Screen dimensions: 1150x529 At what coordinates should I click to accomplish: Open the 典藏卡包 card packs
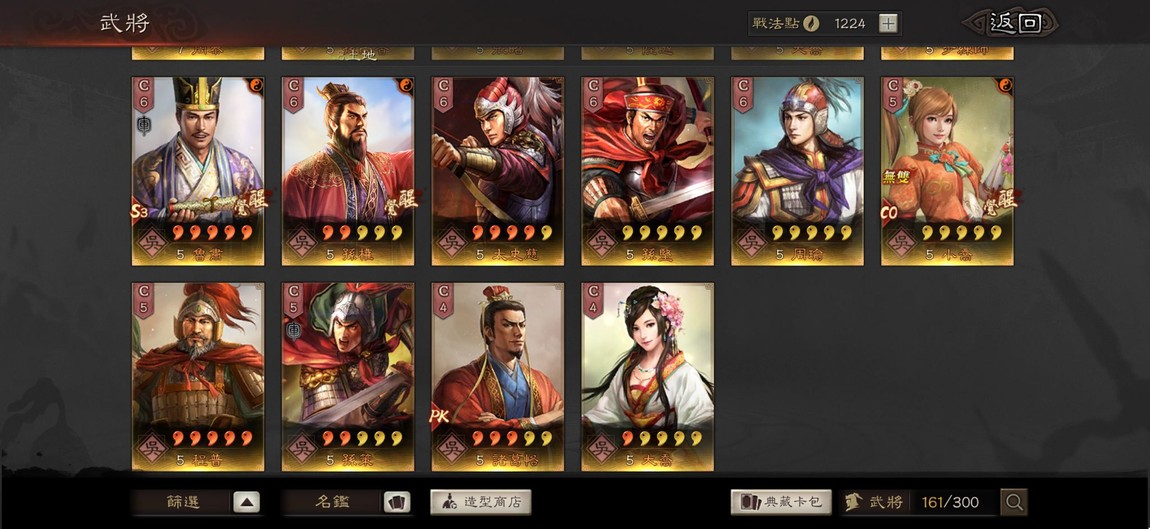[781, 502]
